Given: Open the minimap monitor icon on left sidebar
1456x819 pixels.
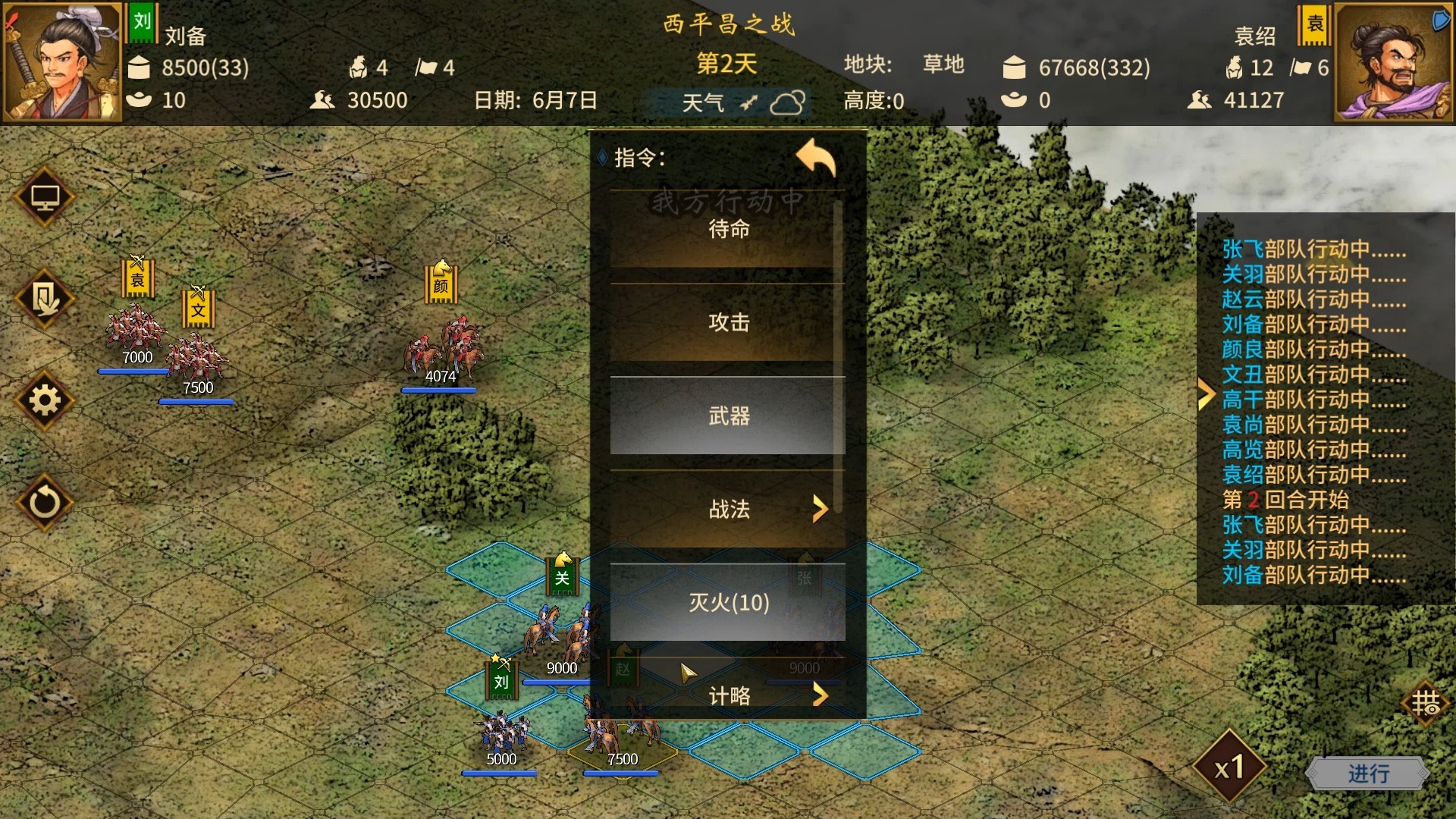Looking at the screenshot, I should point(44,197).
